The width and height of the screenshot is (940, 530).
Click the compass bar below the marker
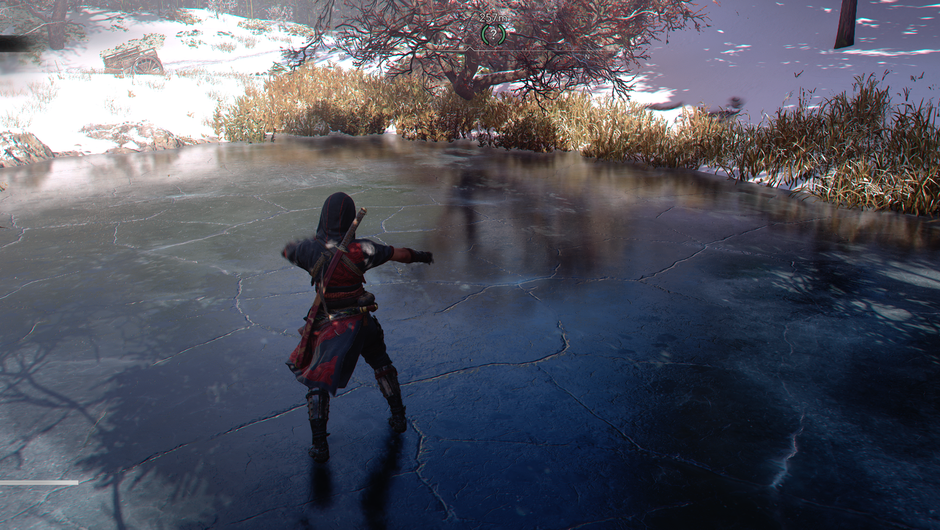point(491,50)
